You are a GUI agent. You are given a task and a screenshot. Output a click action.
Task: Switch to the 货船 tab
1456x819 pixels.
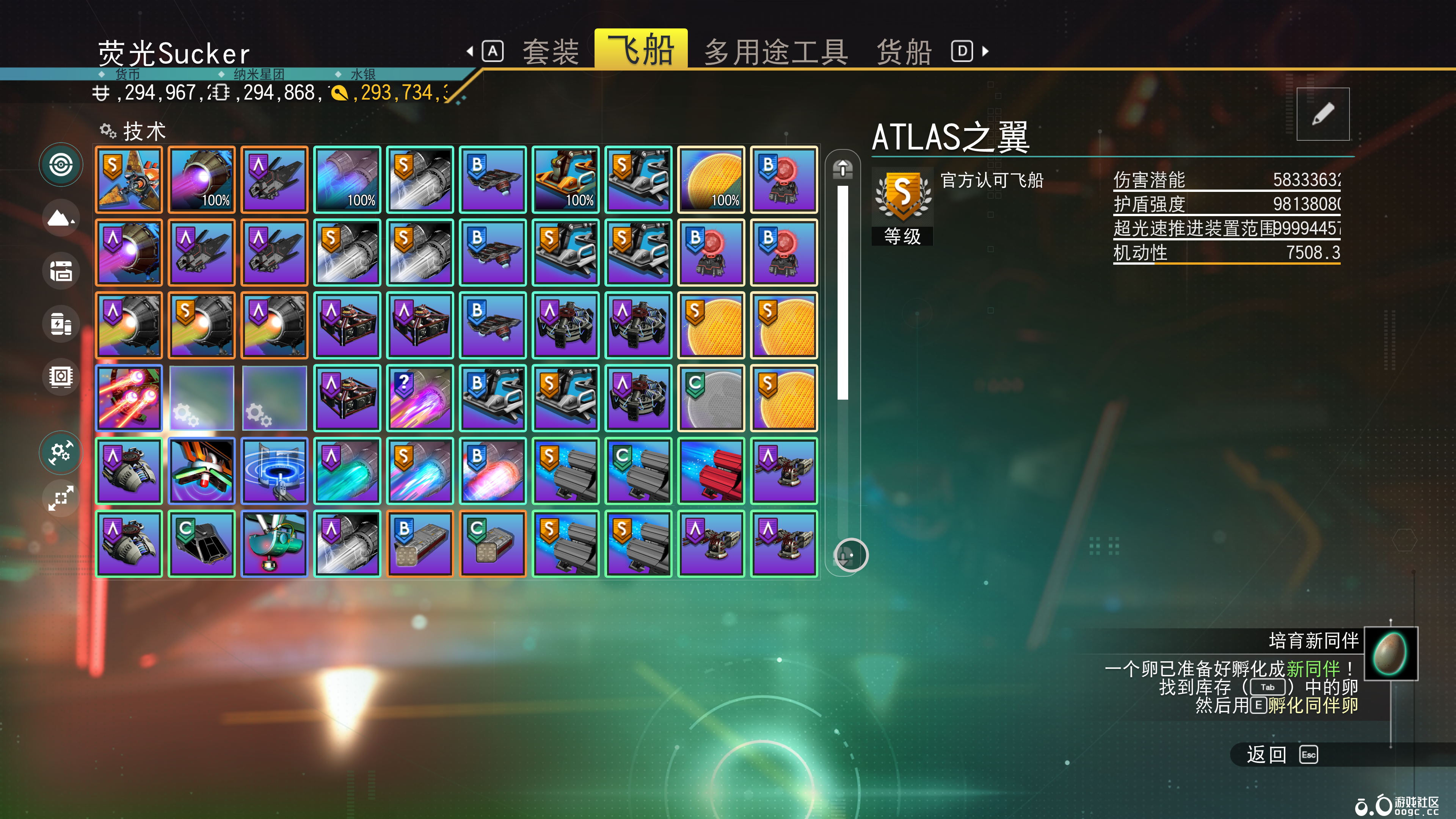click(903, 52)
